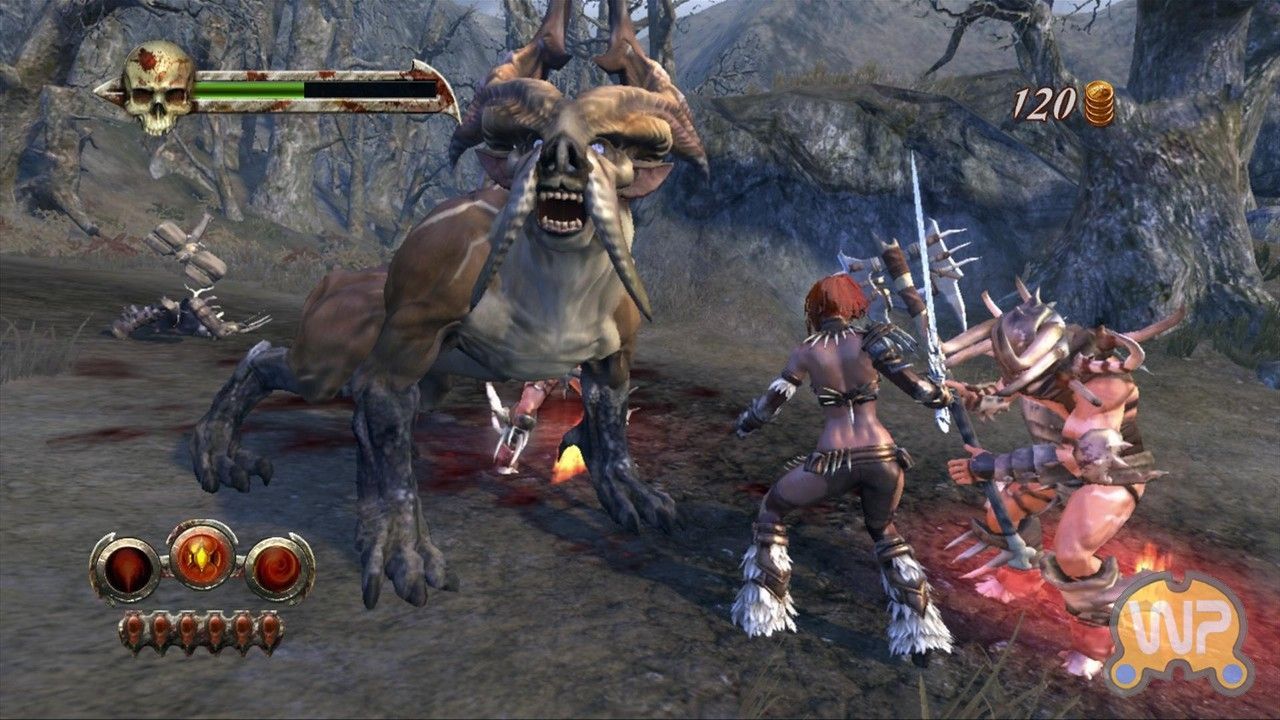
Task: Click the green health bar fill
Action: 250,88
